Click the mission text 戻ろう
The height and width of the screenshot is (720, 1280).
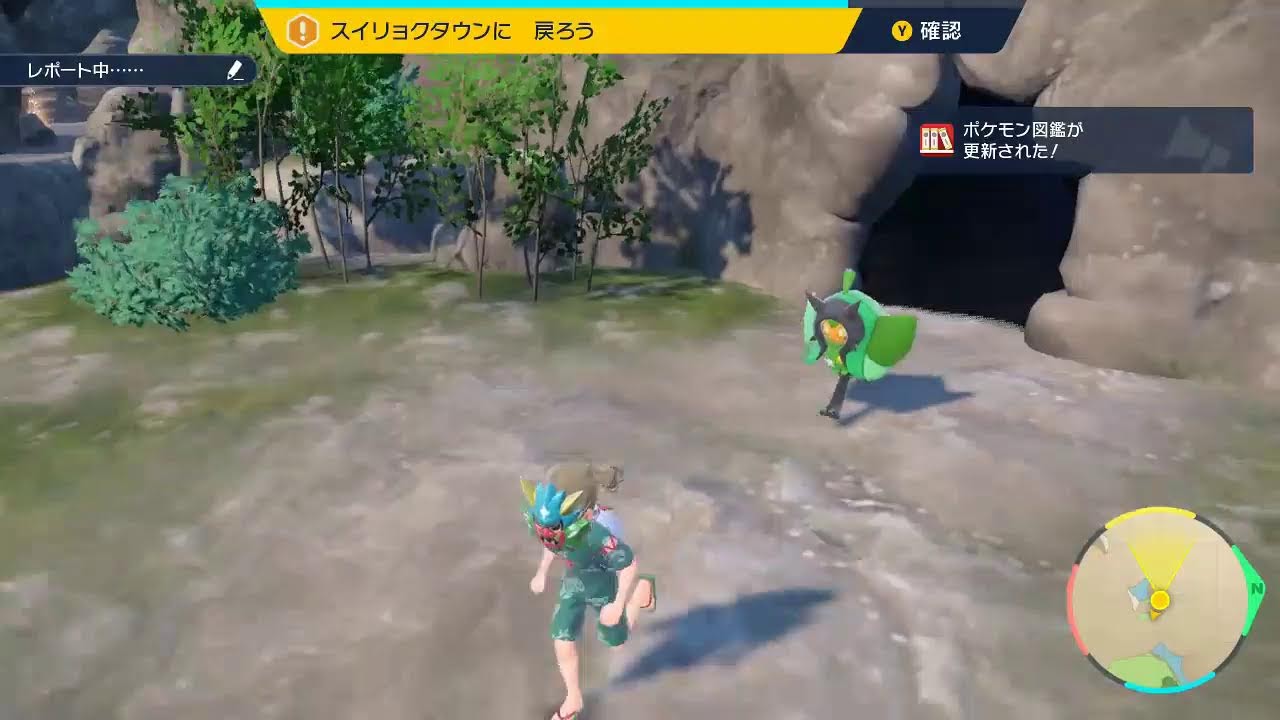(567, 31)
